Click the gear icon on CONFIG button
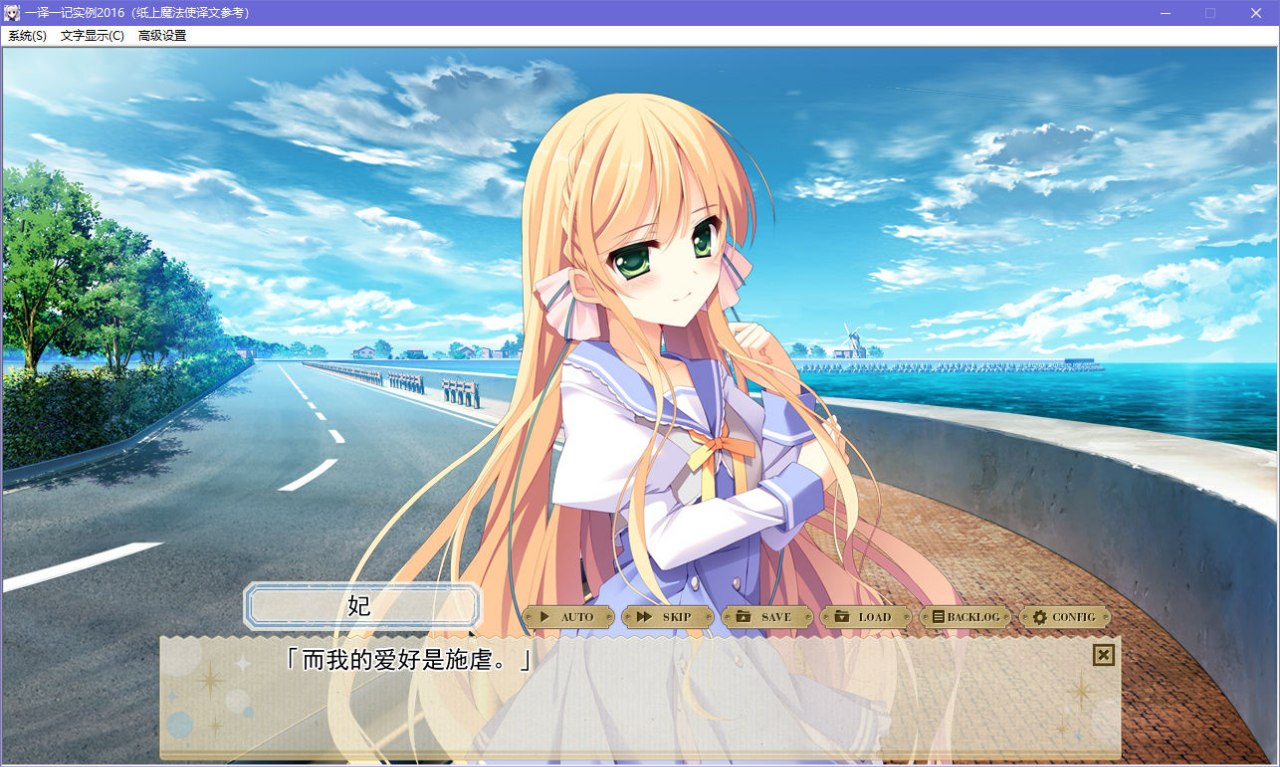Screen dimensions: 1280x767 (x=1040, y=617)
